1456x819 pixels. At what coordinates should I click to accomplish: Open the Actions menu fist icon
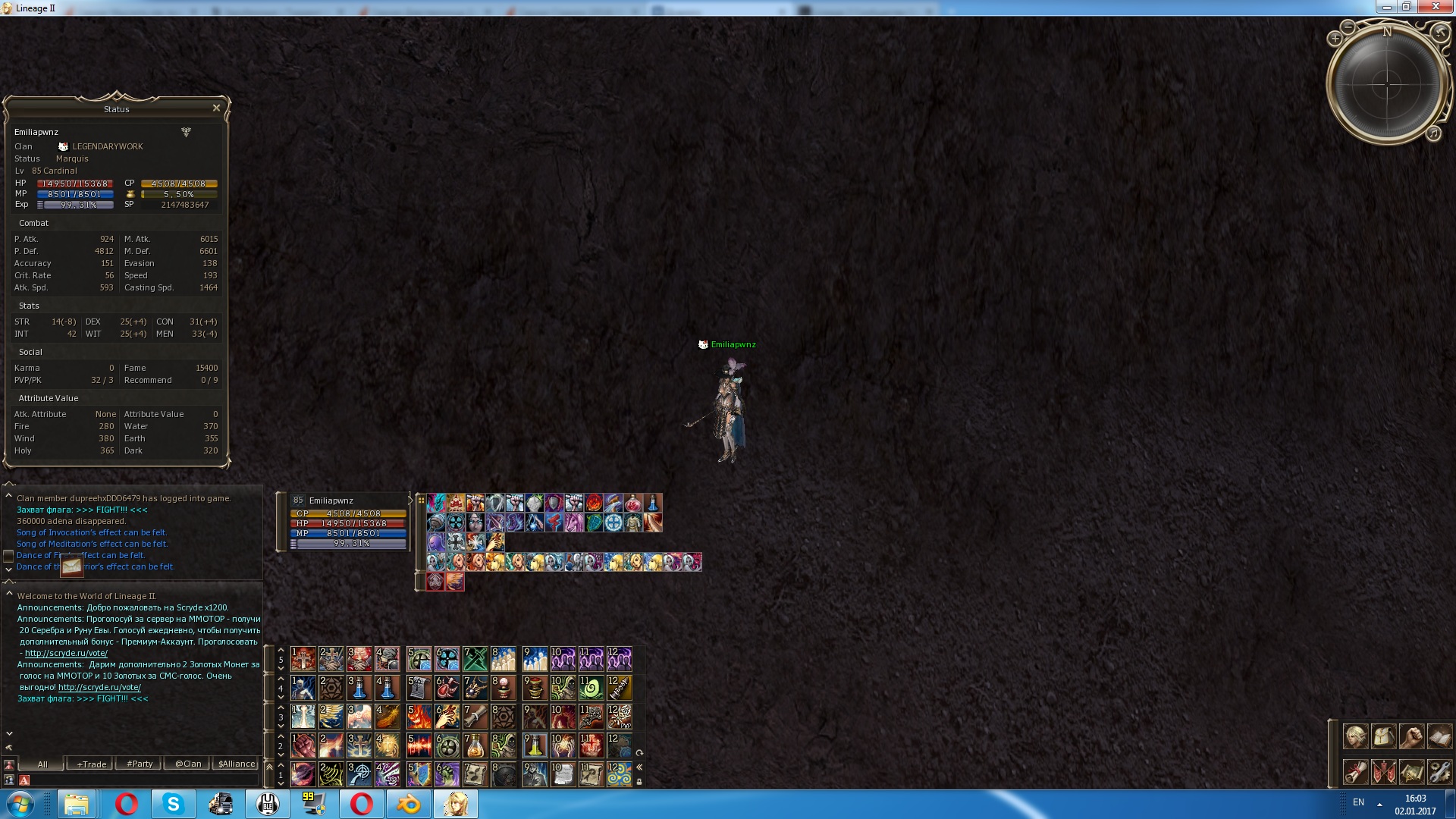(x=1412, y=736)
